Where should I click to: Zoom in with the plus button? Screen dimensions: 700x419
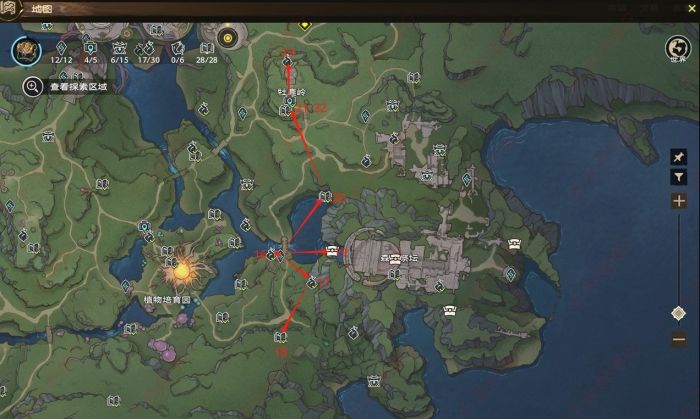(679, 201)
